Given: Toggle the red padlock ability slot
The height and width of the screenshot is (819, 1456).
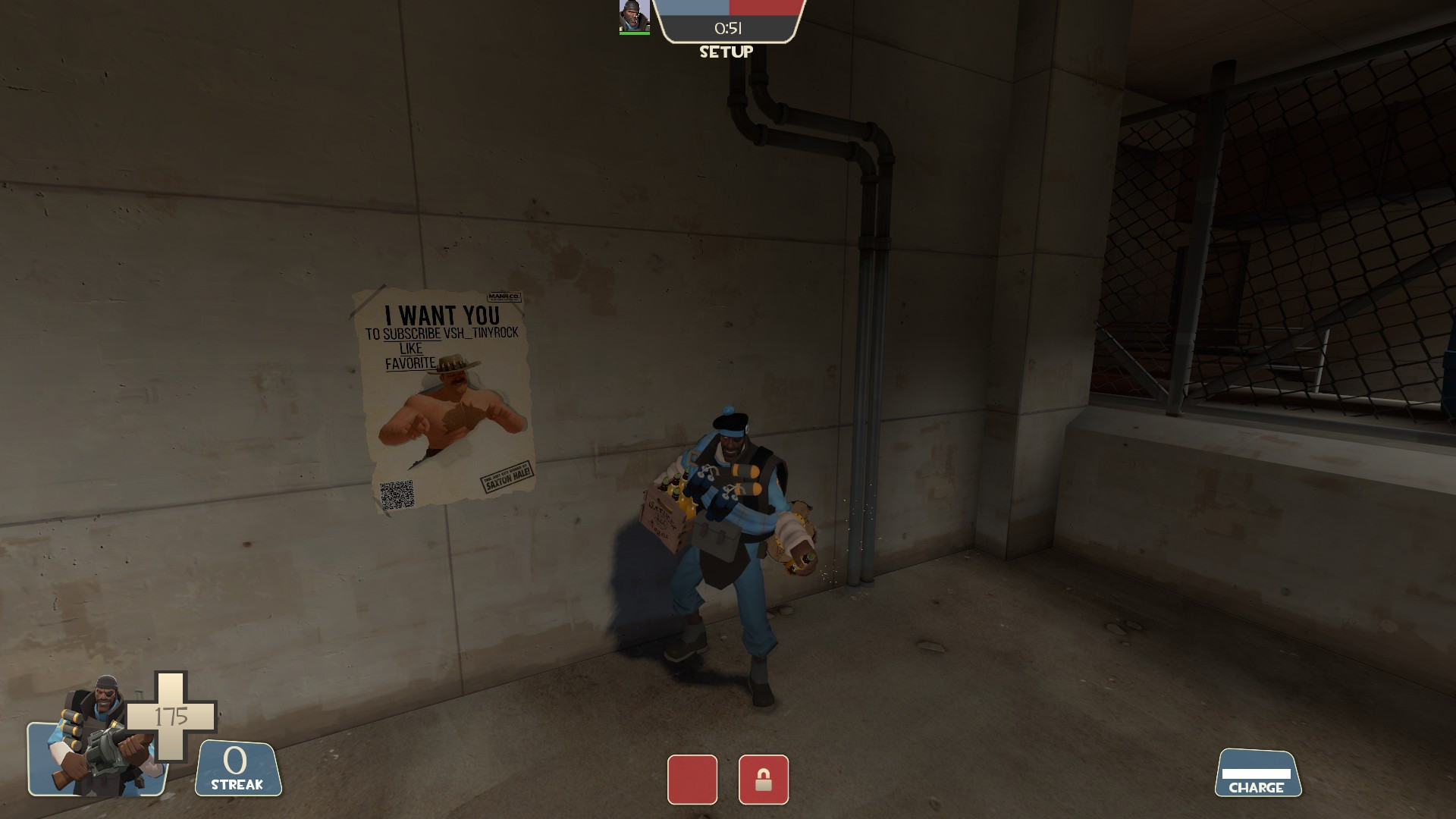Looking at the screenshot, I should (x=762, y=780).
